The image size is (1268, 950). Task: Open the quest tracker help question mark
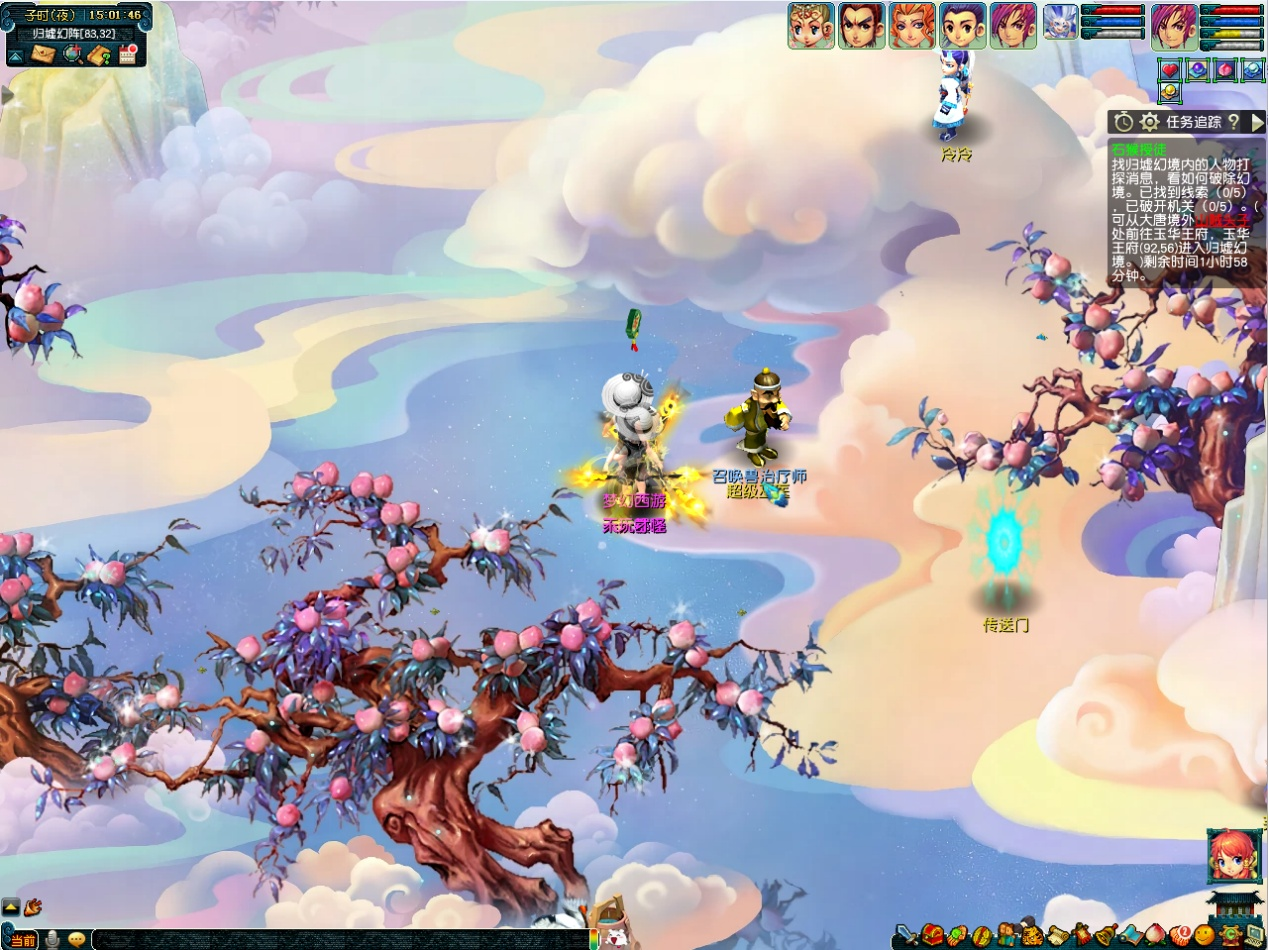point(1234,122)
